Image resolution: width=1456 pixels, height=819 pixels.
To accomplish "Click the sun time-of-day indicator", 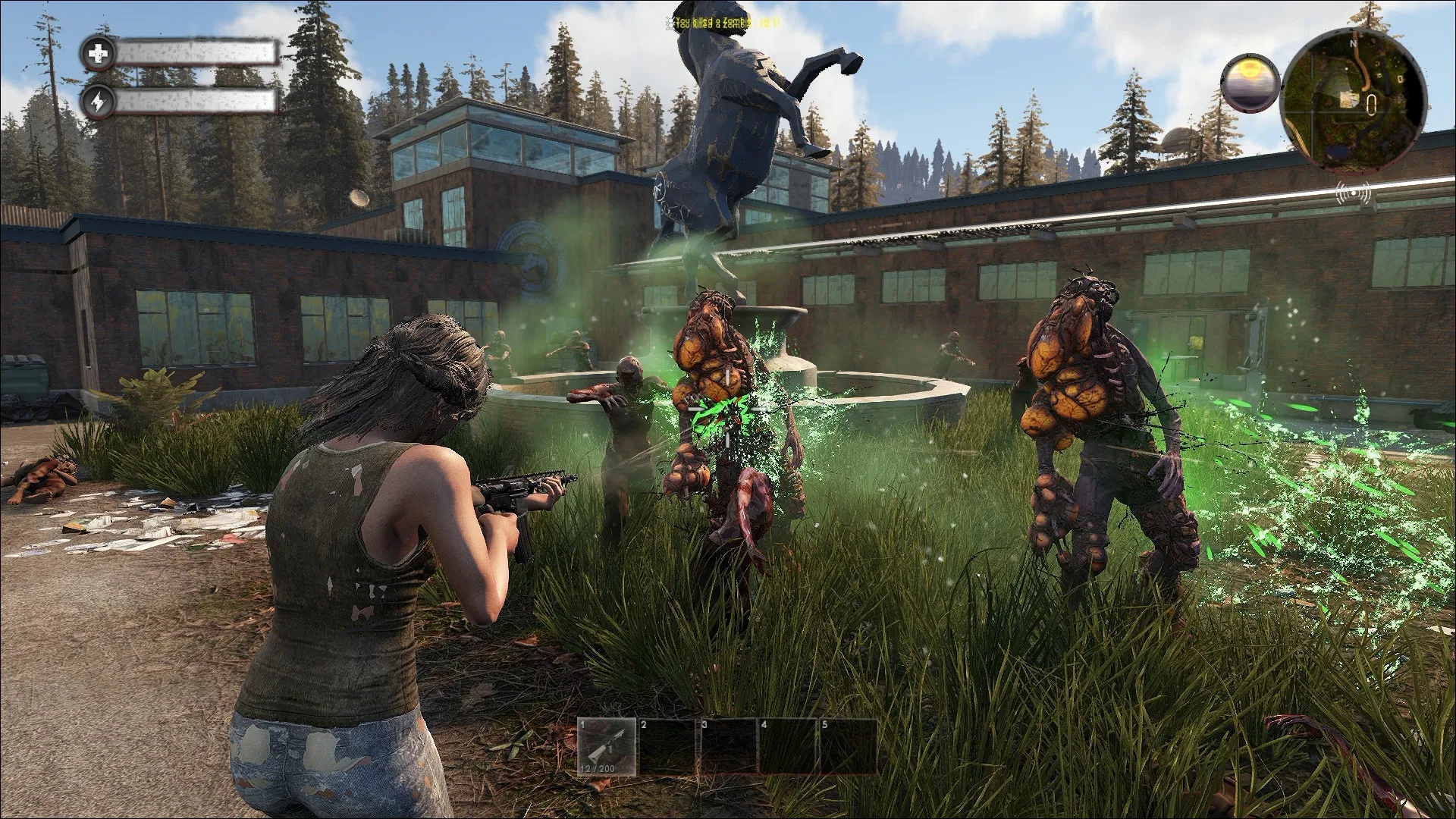I will (1250, 82).
